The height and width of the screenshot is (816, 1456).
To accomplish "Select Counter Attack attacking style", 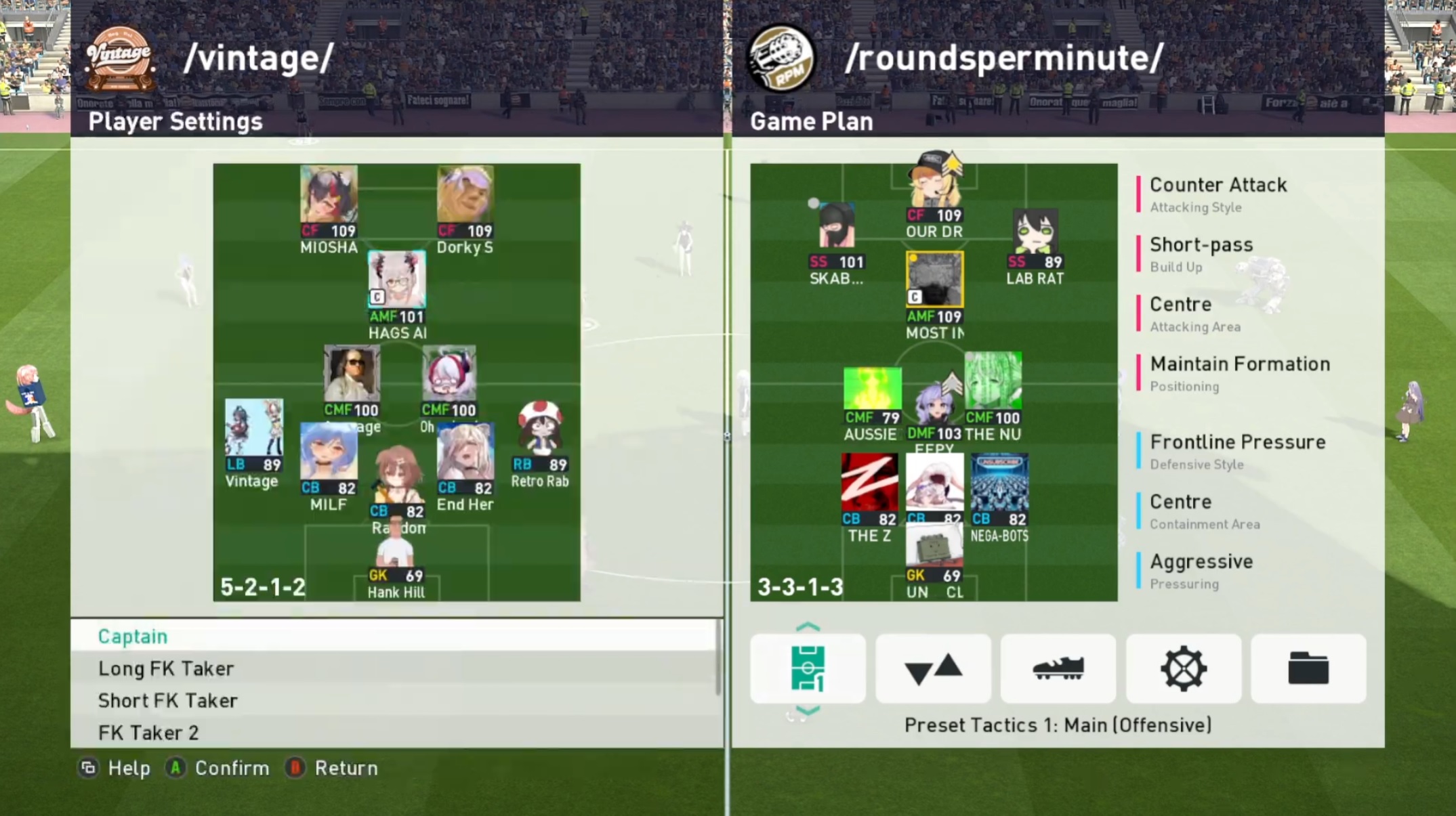I will [1218, 194].
